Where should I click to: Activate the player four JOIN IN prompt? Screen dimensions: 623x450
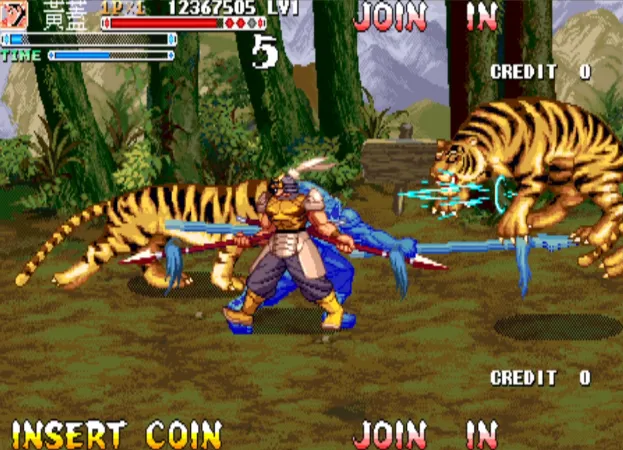point(426,434)
